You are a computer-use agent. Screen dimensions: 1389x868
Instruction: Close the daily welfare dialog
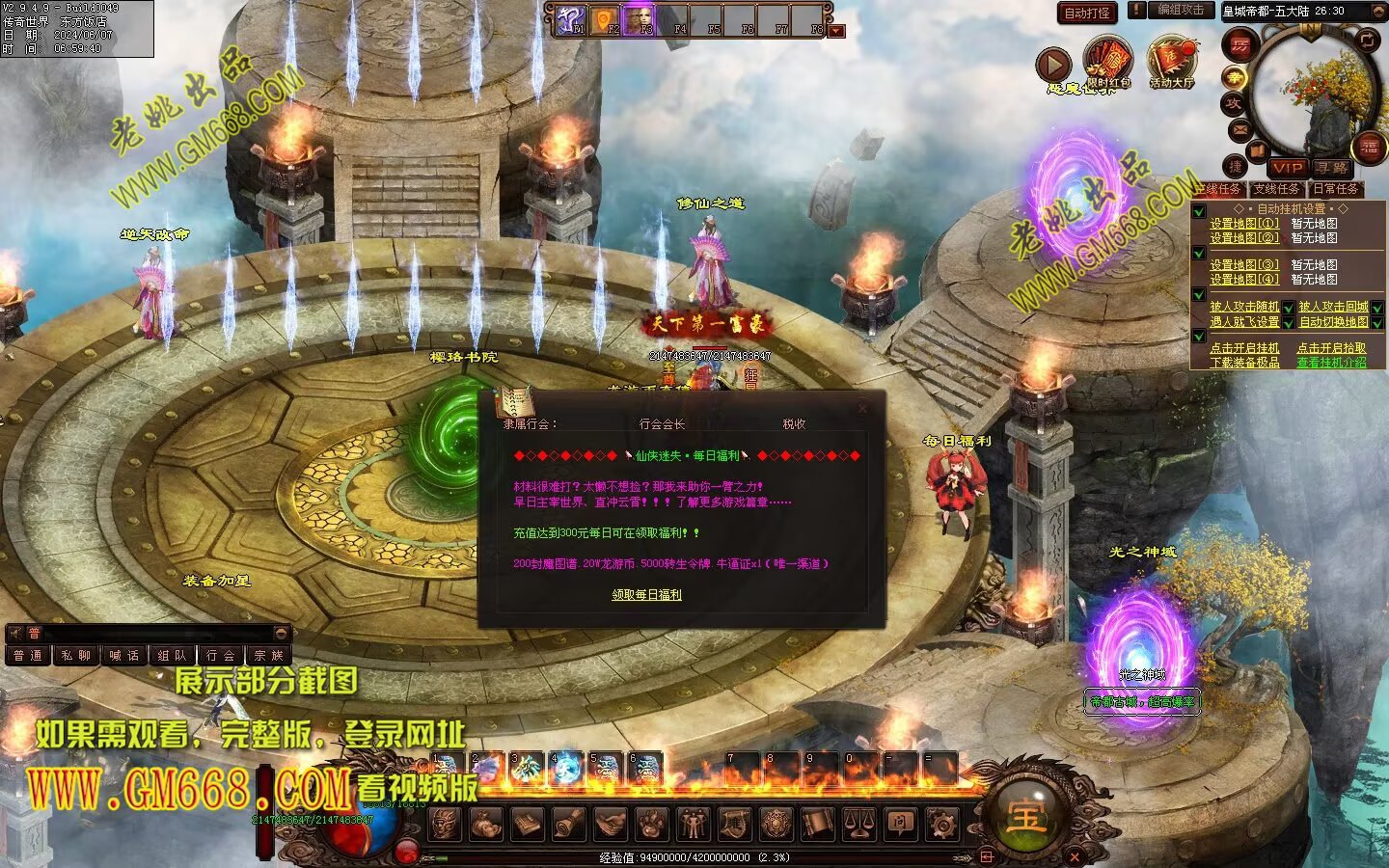click(862, 408)
